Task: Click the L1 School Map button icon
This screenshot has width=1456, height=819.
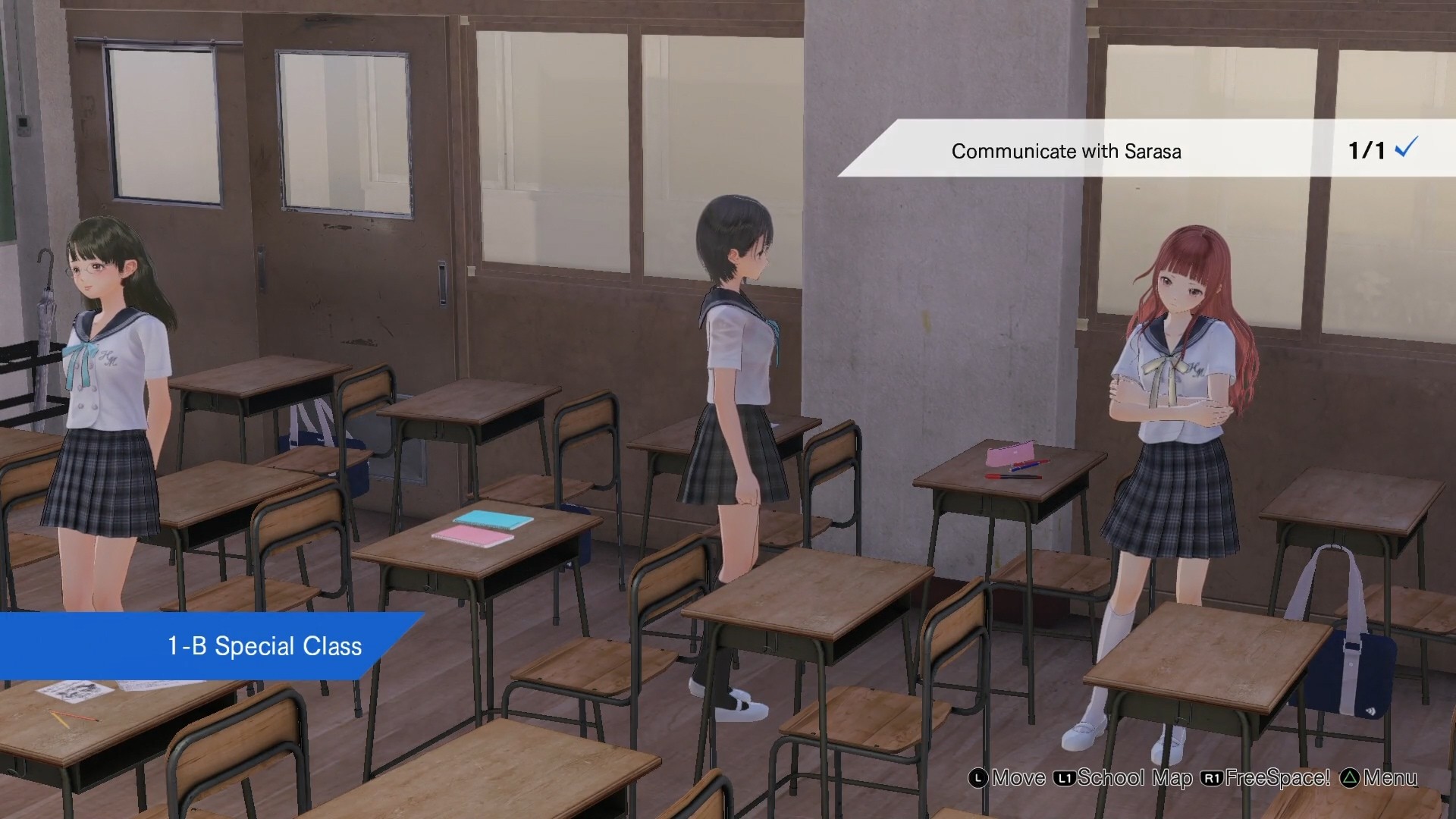Action: point(1064,777)
